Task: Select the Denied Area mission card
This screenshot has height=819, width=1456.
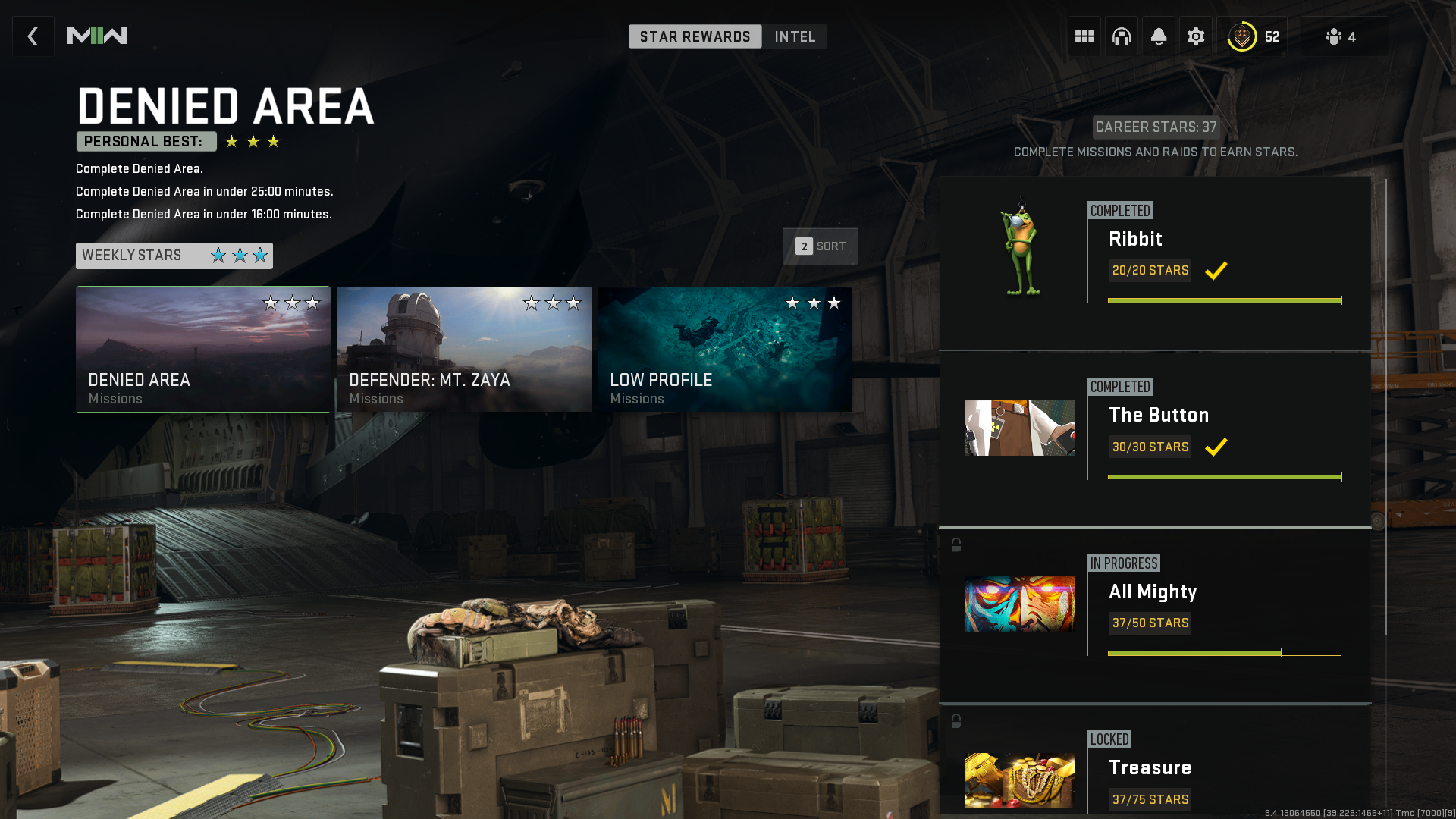Action: point(202,349)
